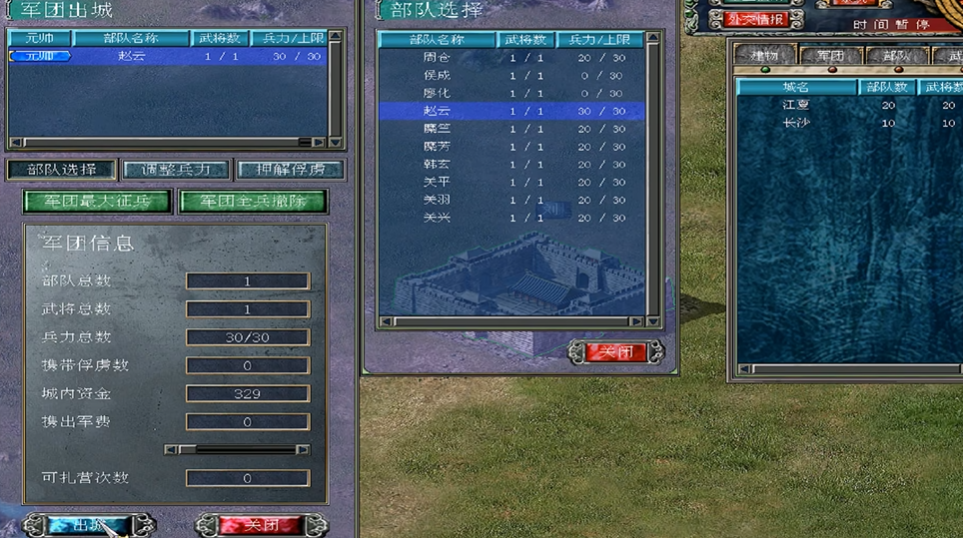Viewport: 963px width, 538px height.
Task: Switch to the 建物 buildings tab
Action: (765, 56)
